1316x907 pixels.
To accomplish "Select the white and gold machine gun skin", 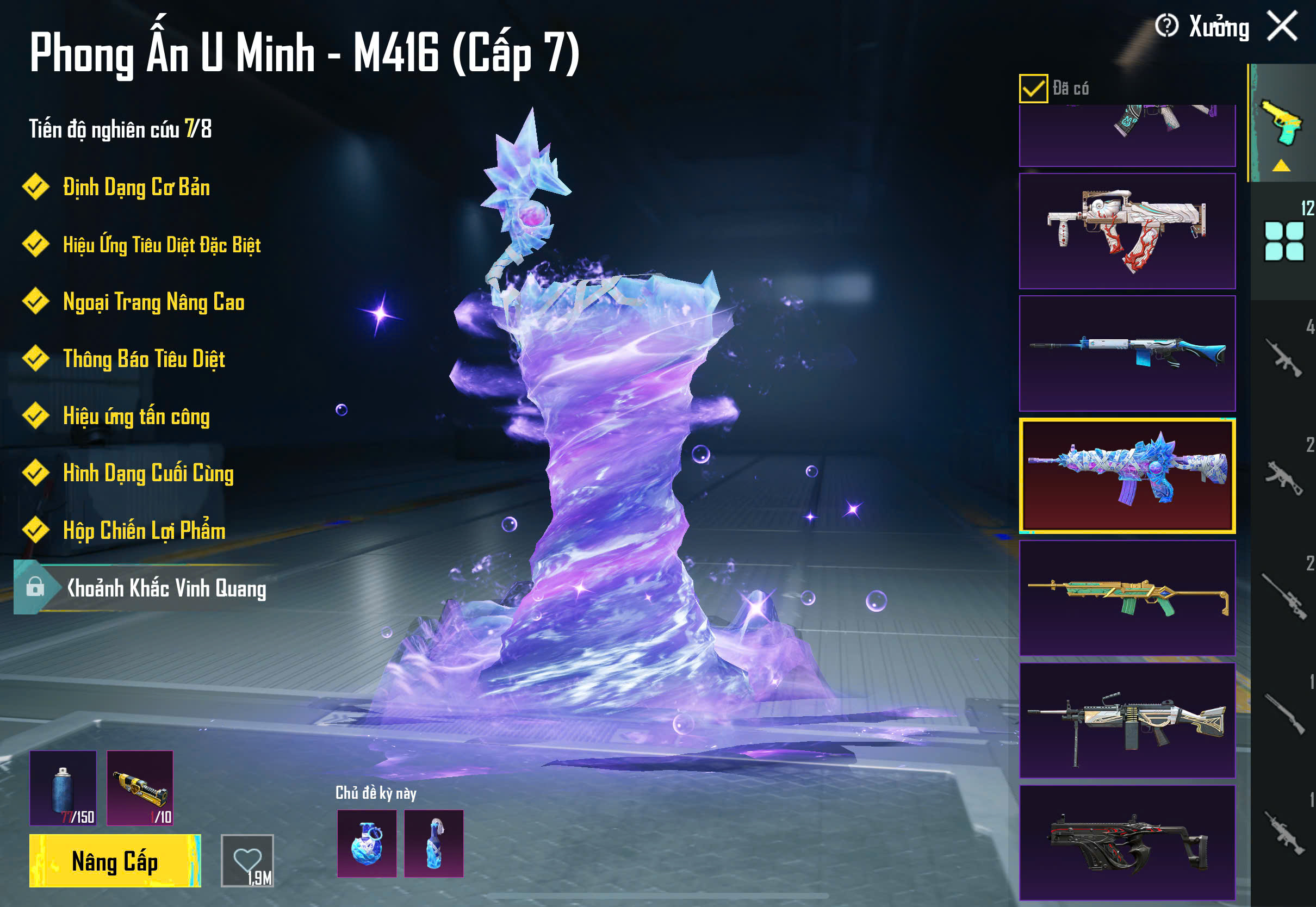I will point(1127,720).
